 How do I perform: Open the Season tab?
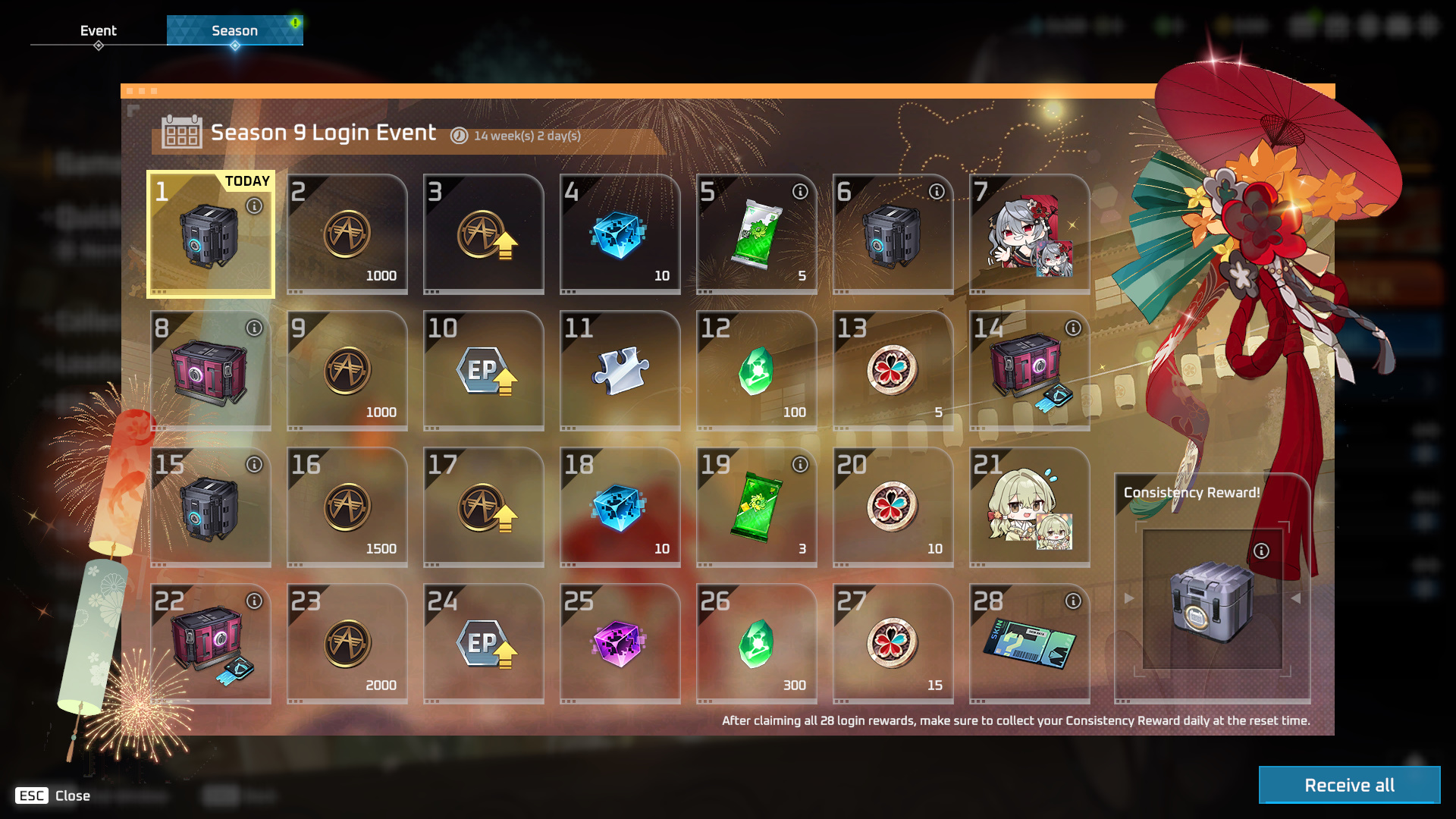point(234,30)
